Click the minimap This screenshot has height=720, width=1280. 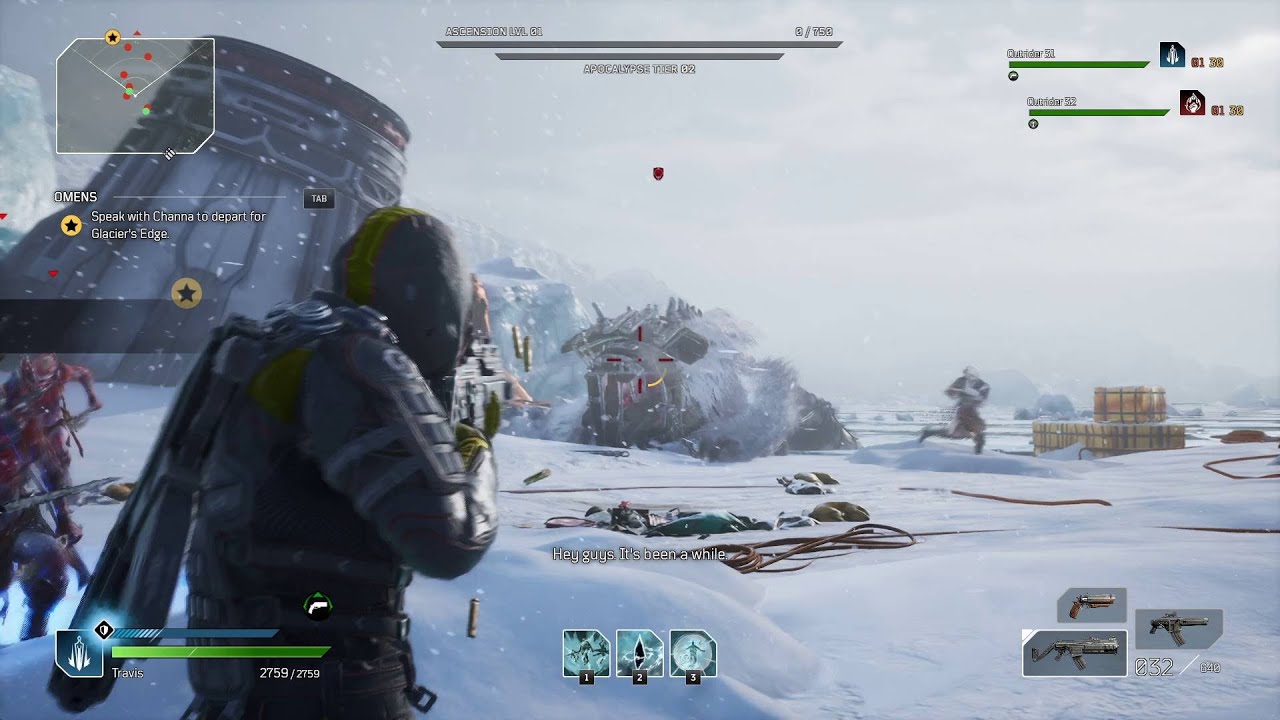click(135, 96)
